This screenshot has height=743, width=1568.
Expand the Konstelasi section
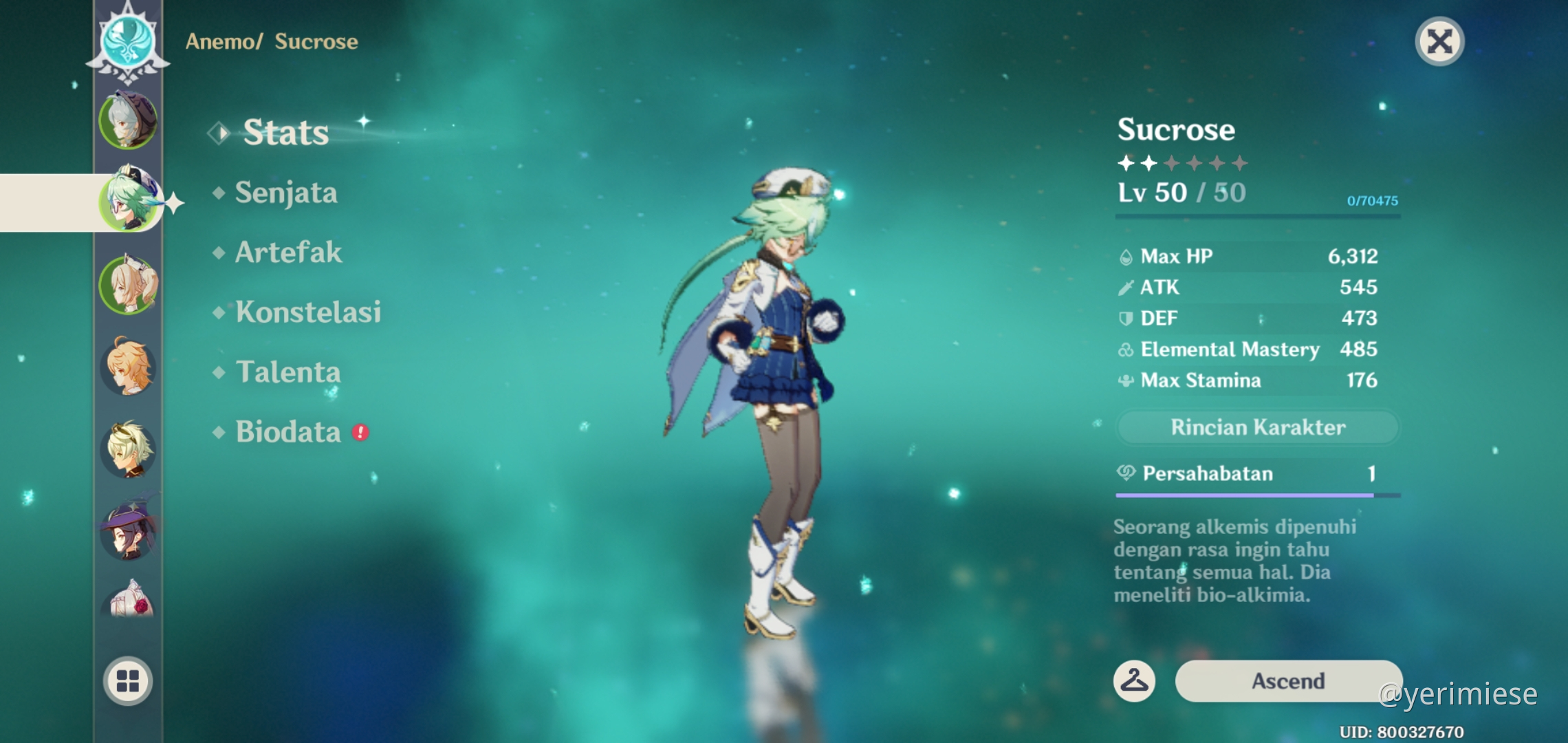[x=309, y=313]
